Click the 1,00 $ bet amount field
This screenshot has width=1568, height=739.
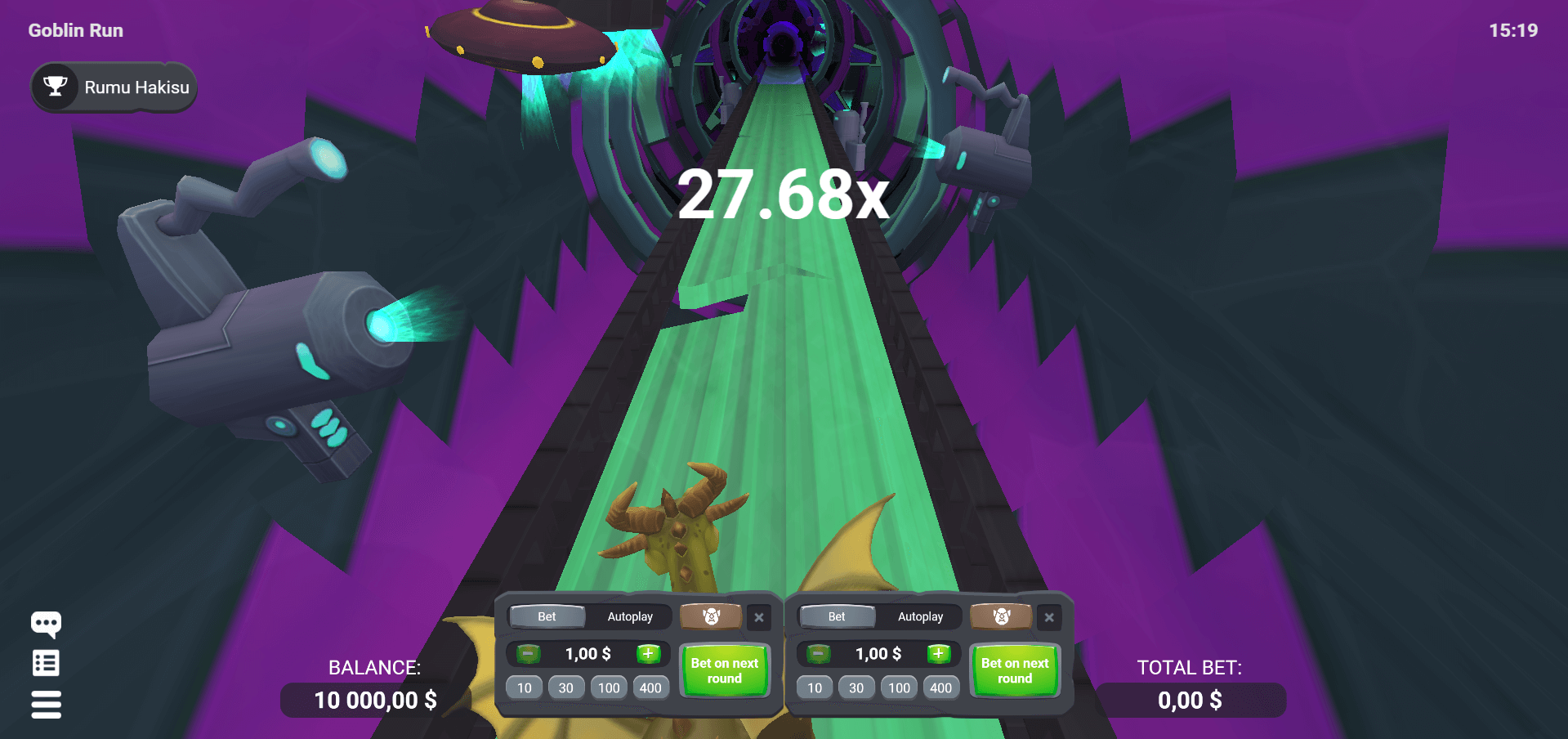[587, 653]
